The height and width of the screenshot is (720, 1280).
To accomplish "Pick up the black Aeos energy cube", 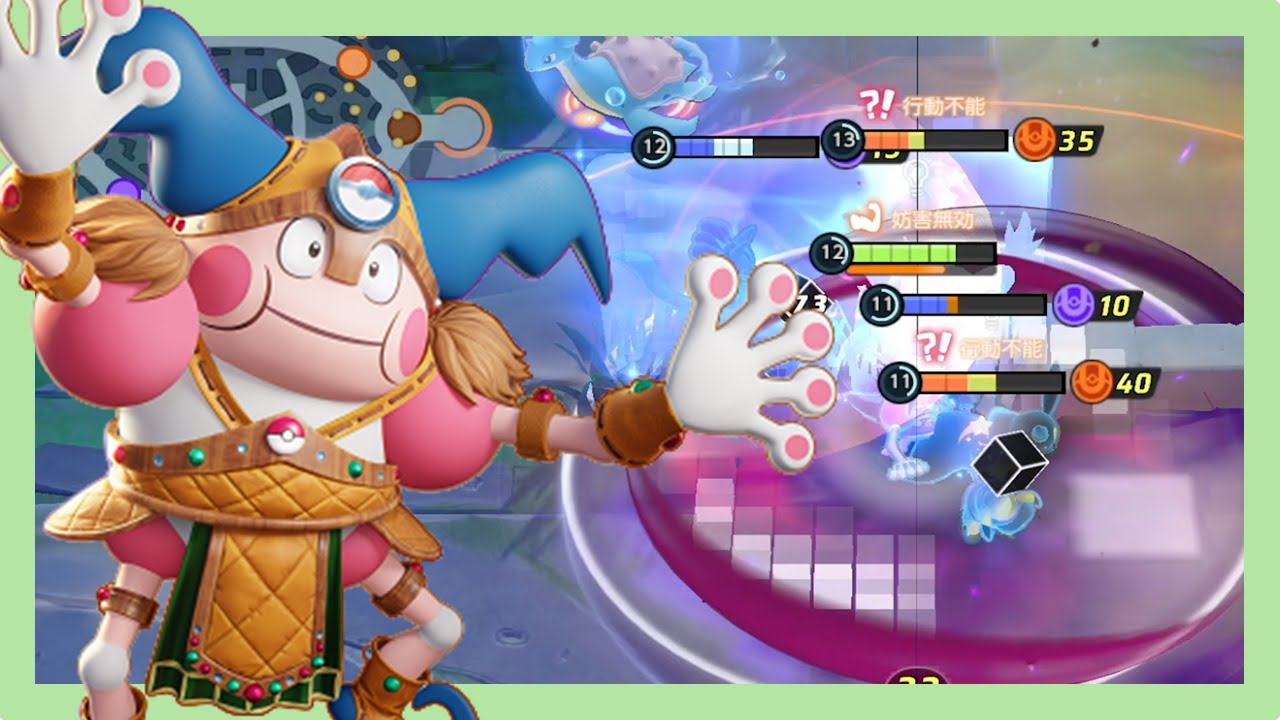I will (1010, 464).
